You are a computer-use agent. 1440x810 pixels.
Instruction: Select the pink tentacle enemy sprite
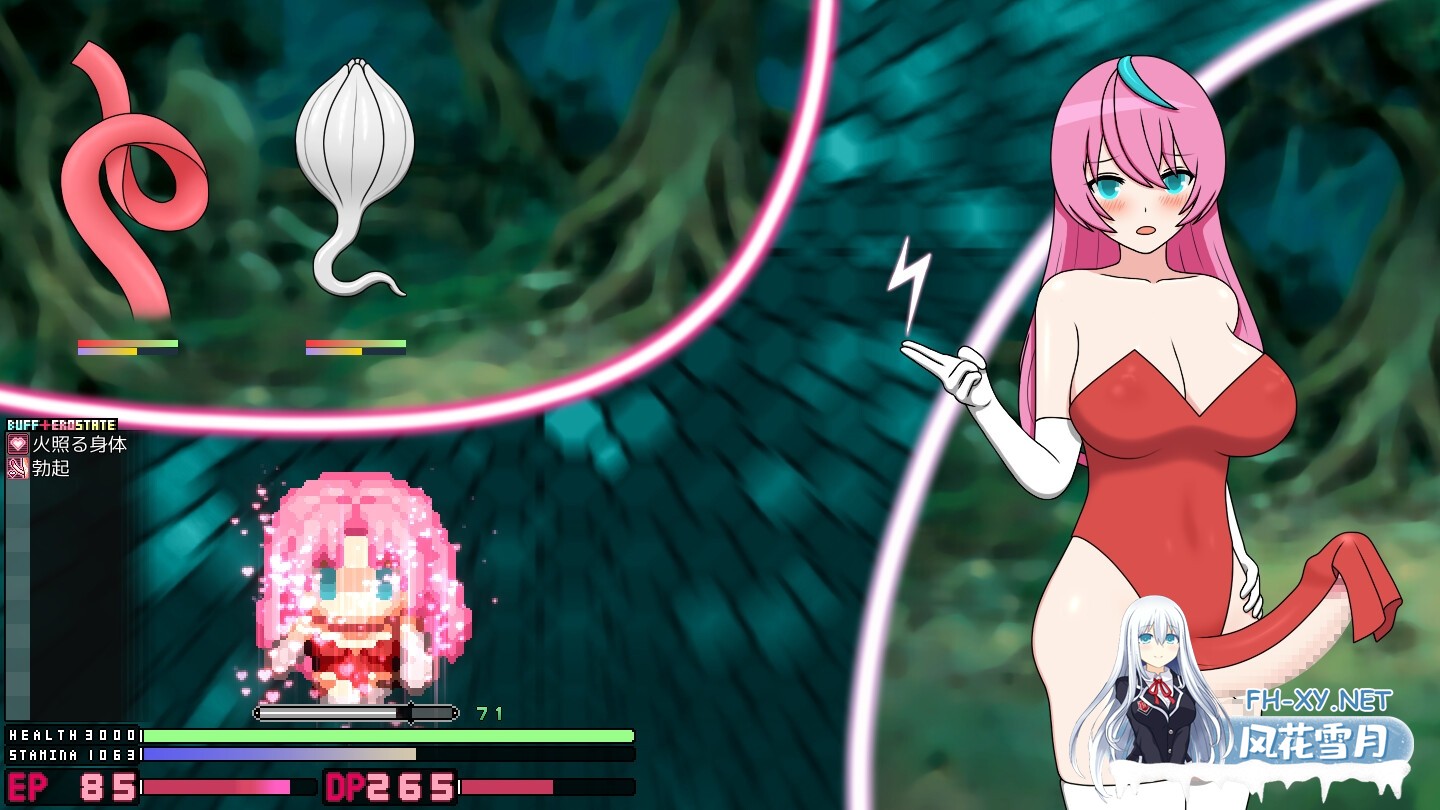(130, 170)
